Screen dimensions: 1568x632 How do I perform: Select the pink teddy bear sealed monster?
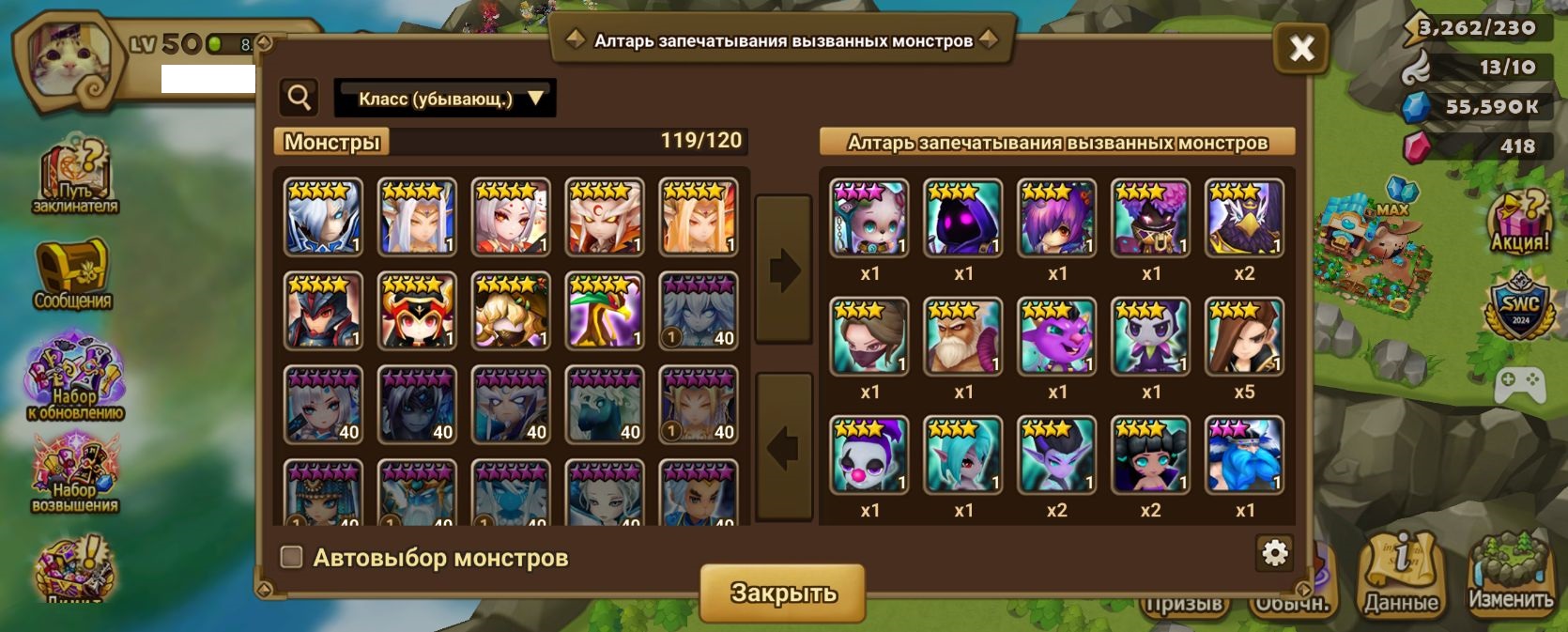coord(869,218)
